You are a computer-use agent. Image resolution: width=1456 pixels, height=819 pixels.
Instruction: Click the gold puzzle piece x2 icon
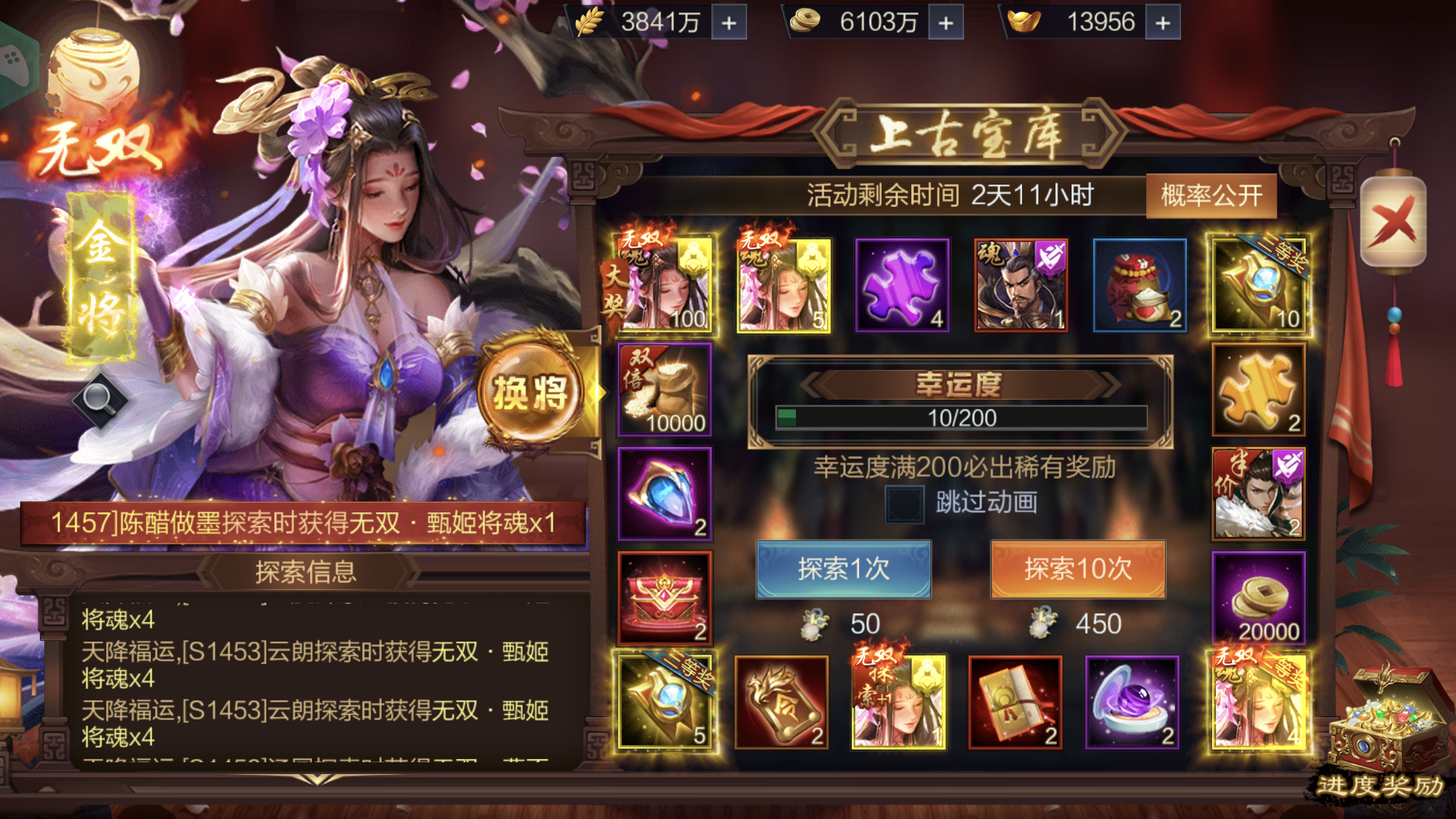[1259, 390]
